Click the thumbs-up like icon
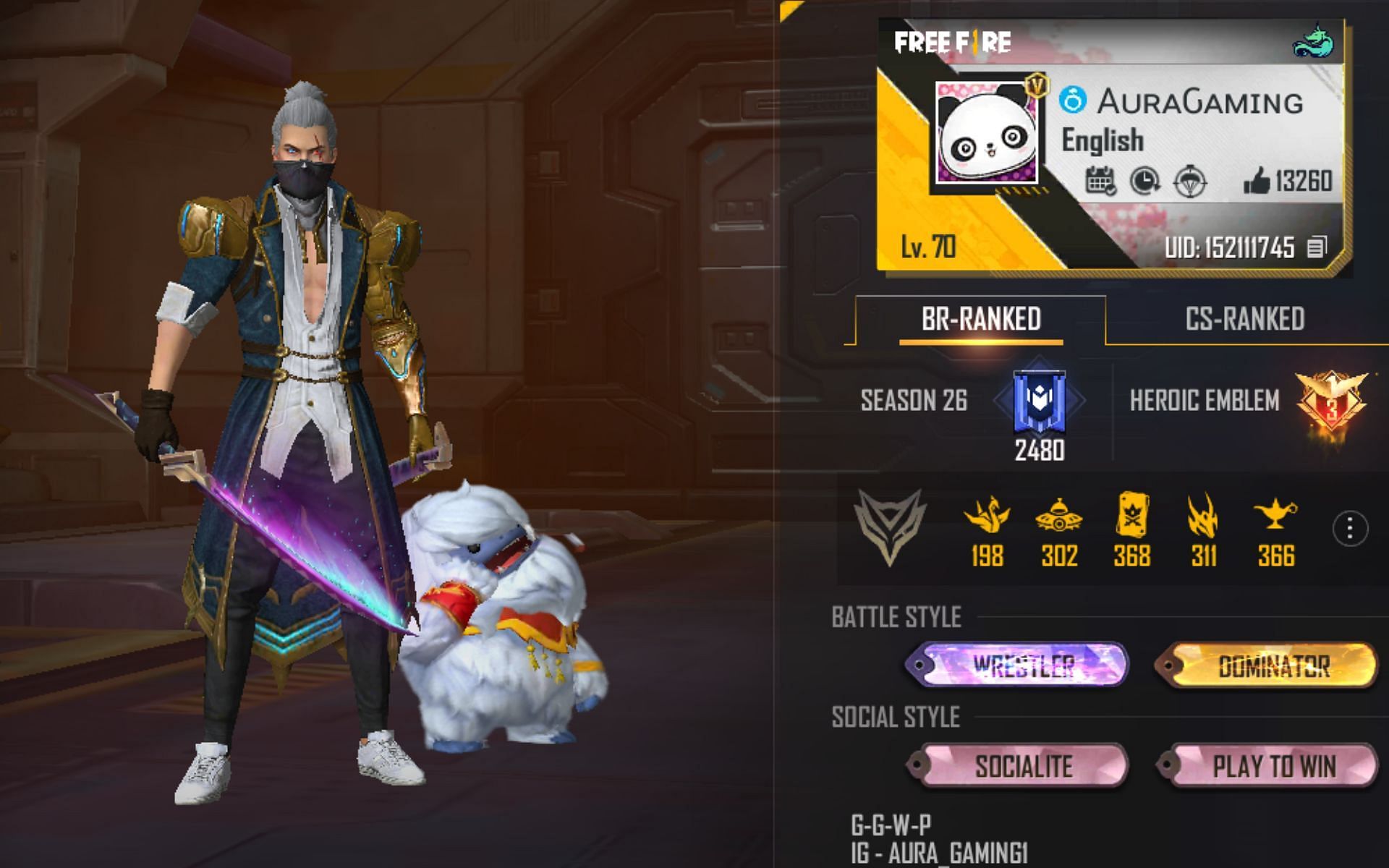 (x=1257, y=181)
